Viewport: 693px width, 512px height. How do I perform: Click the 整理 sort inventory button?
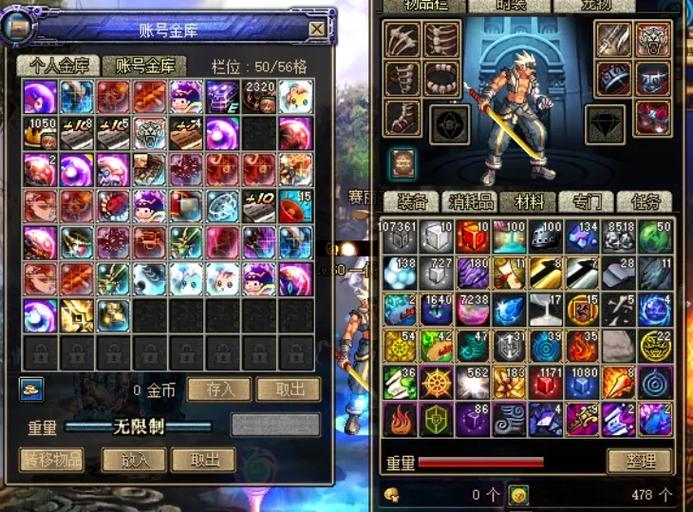tap(639, 461)
